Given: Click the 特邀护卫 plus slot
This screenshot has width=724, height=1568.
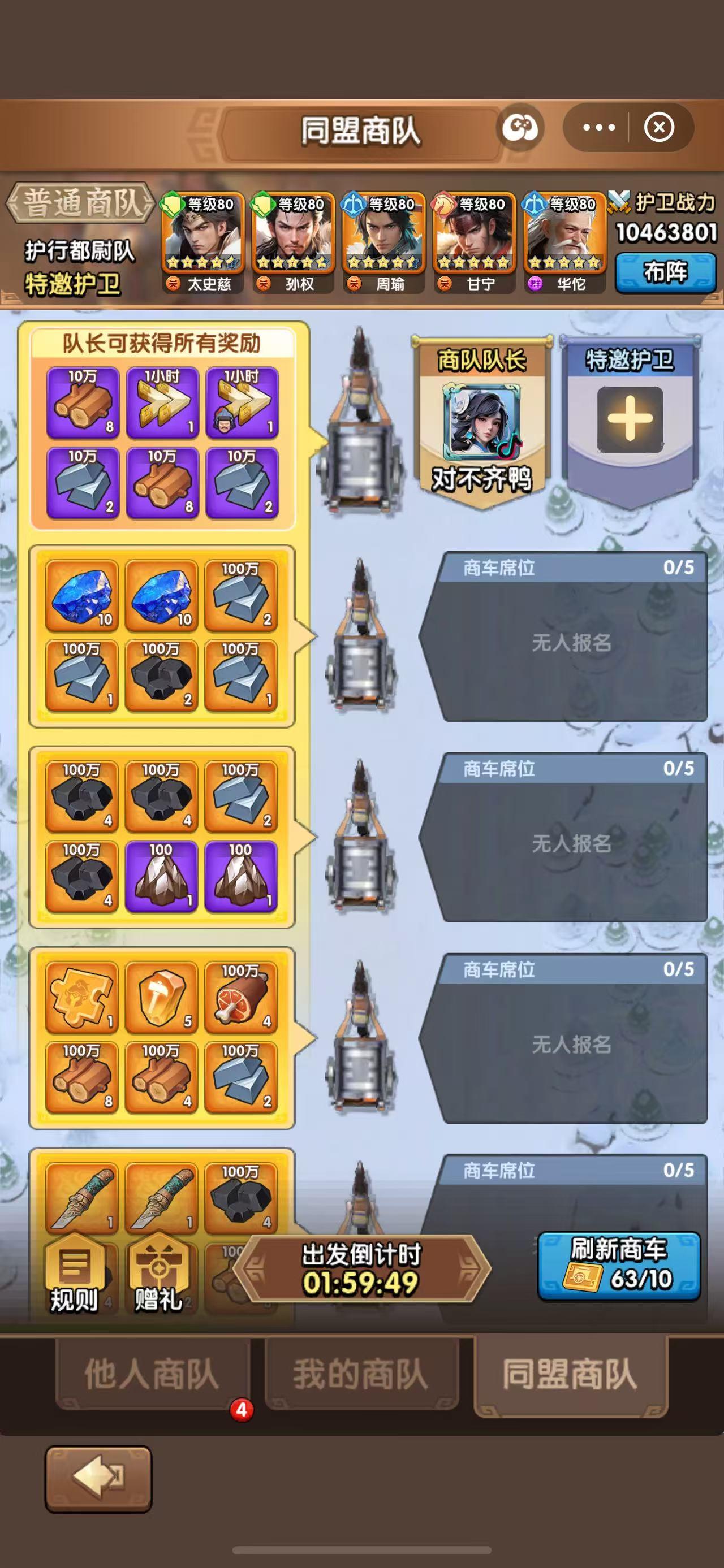Looking at the screenshot, I should (630, 420).
